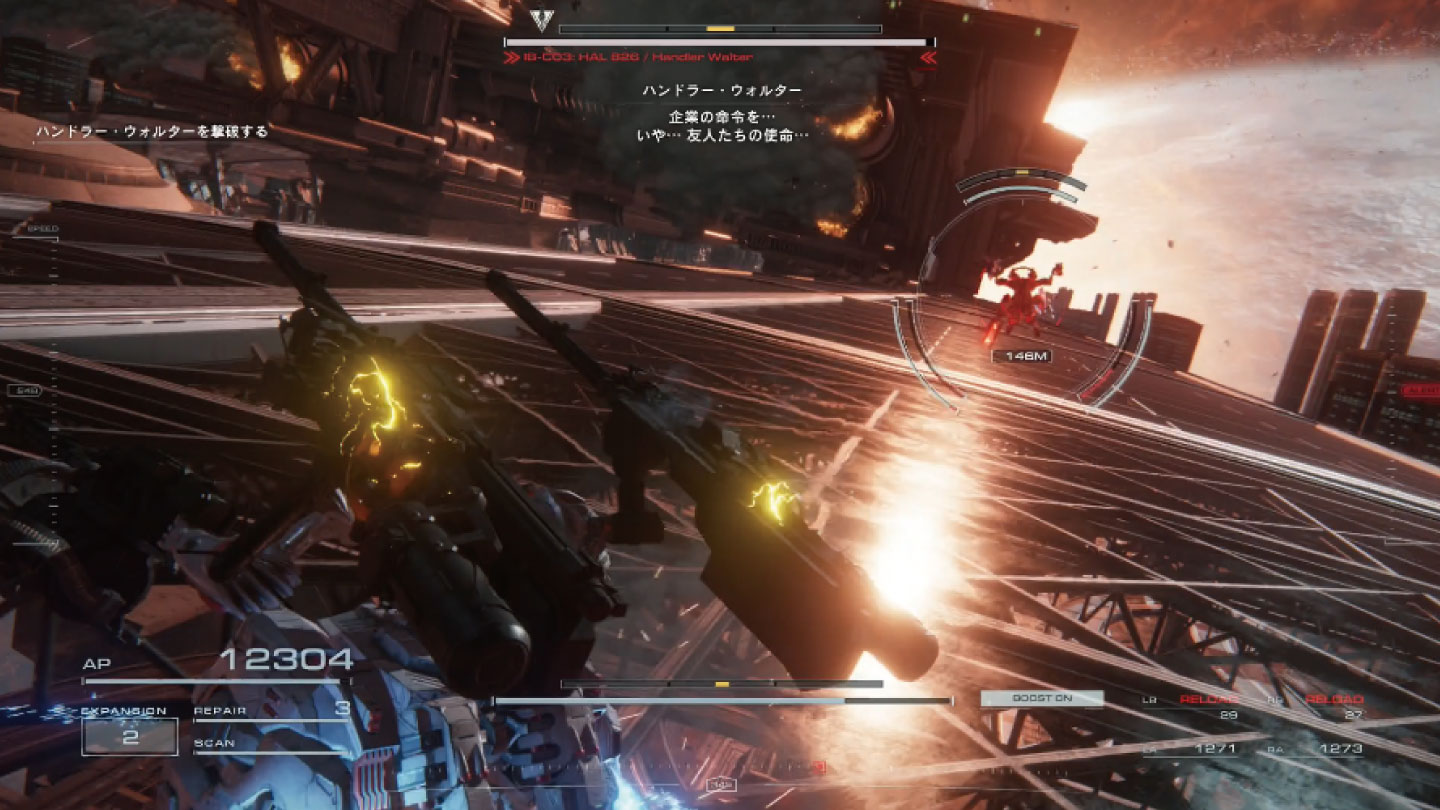Activate the Expansion slot box
This screenshot has width=1440, height=810.
pos(130,737)
